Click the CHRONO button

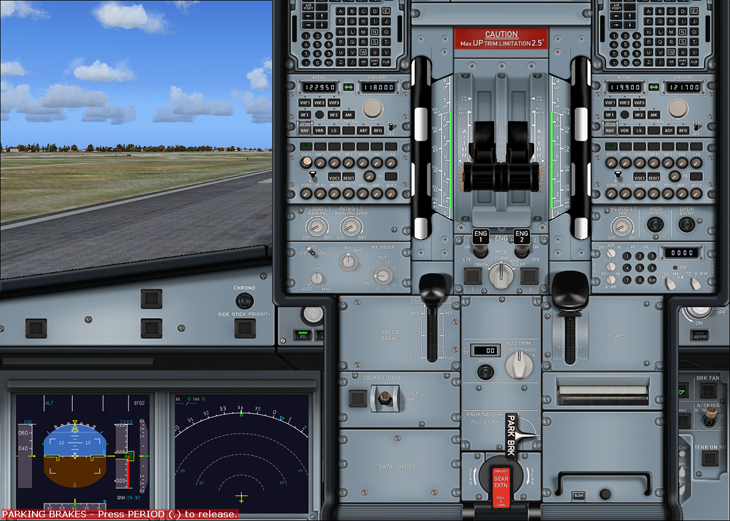[244, 300]
